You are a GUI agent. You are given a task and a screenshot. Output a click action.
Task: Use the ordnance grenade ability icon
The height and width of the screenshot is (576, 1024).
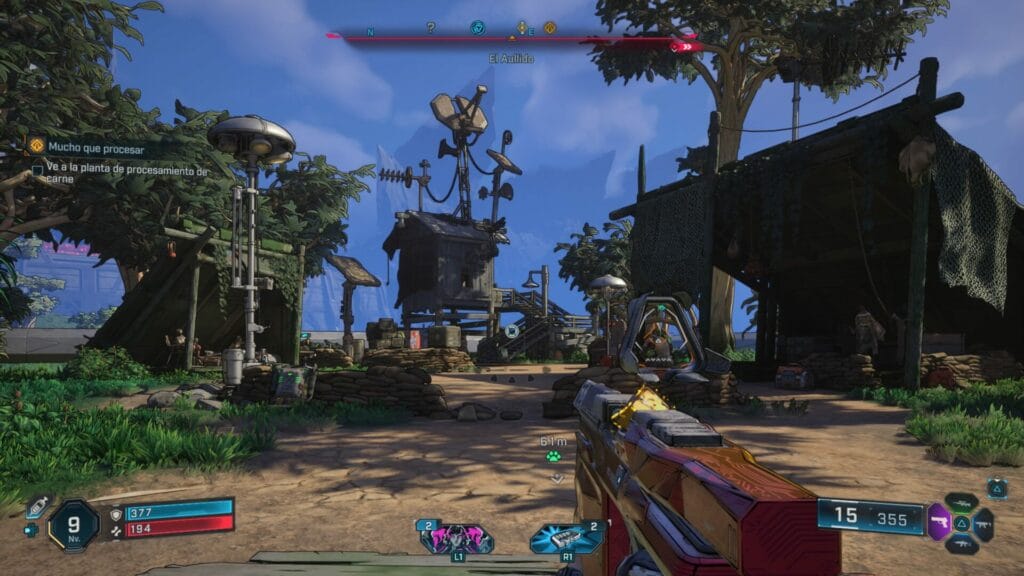(566, 538)
